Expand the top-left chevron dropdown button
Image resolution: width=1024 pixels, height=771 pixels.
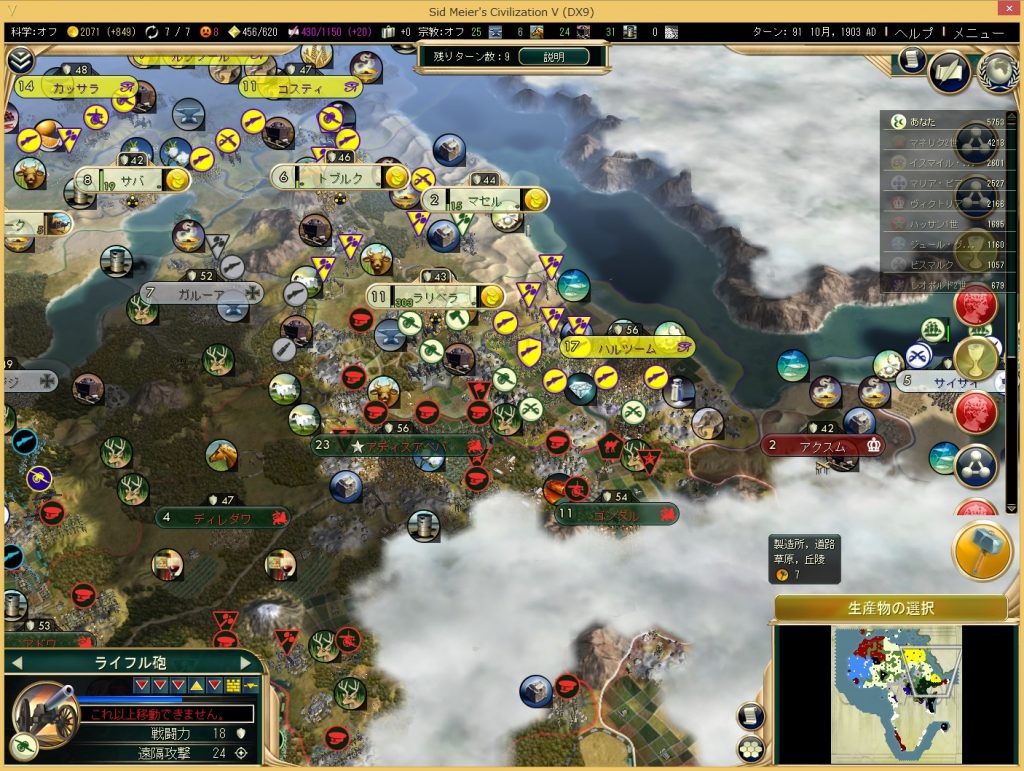(x=20, y=60)
